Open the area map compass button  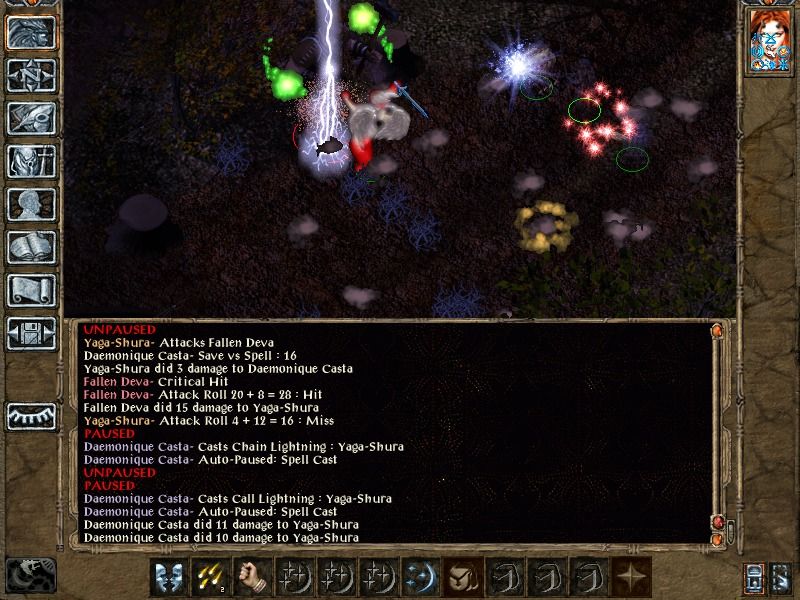pos(31,75)
